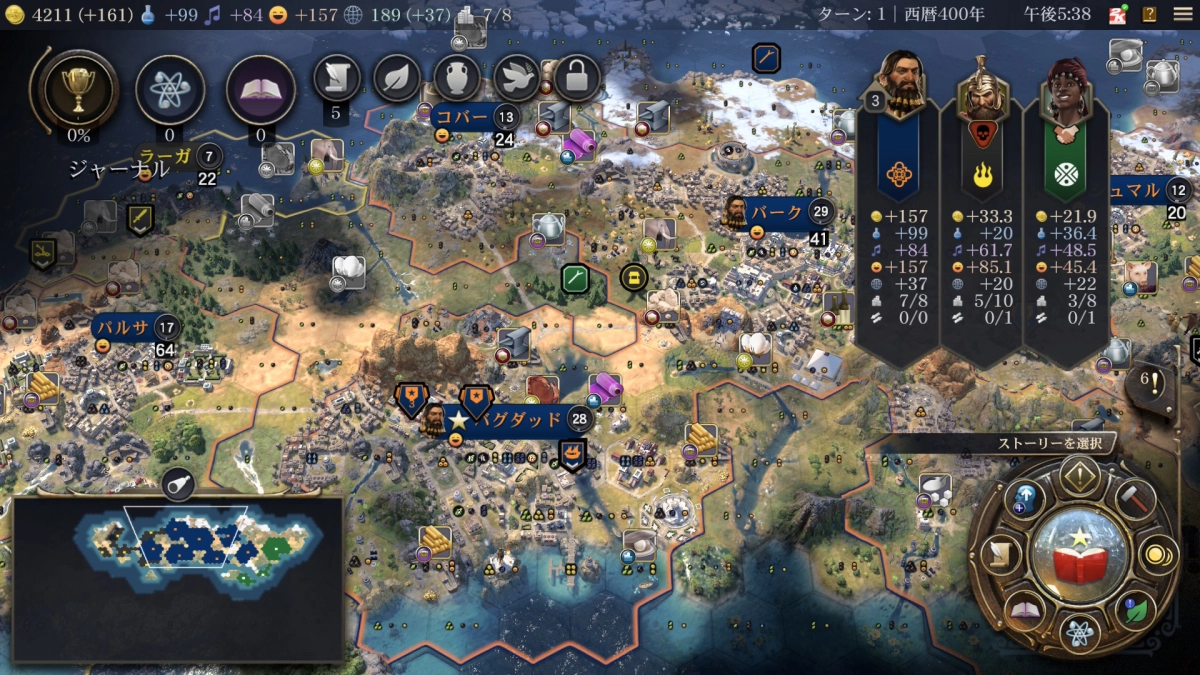Open the hamburger main menu
The height and width of the screenshot is (675, 1200).
tap(1182, 15)
